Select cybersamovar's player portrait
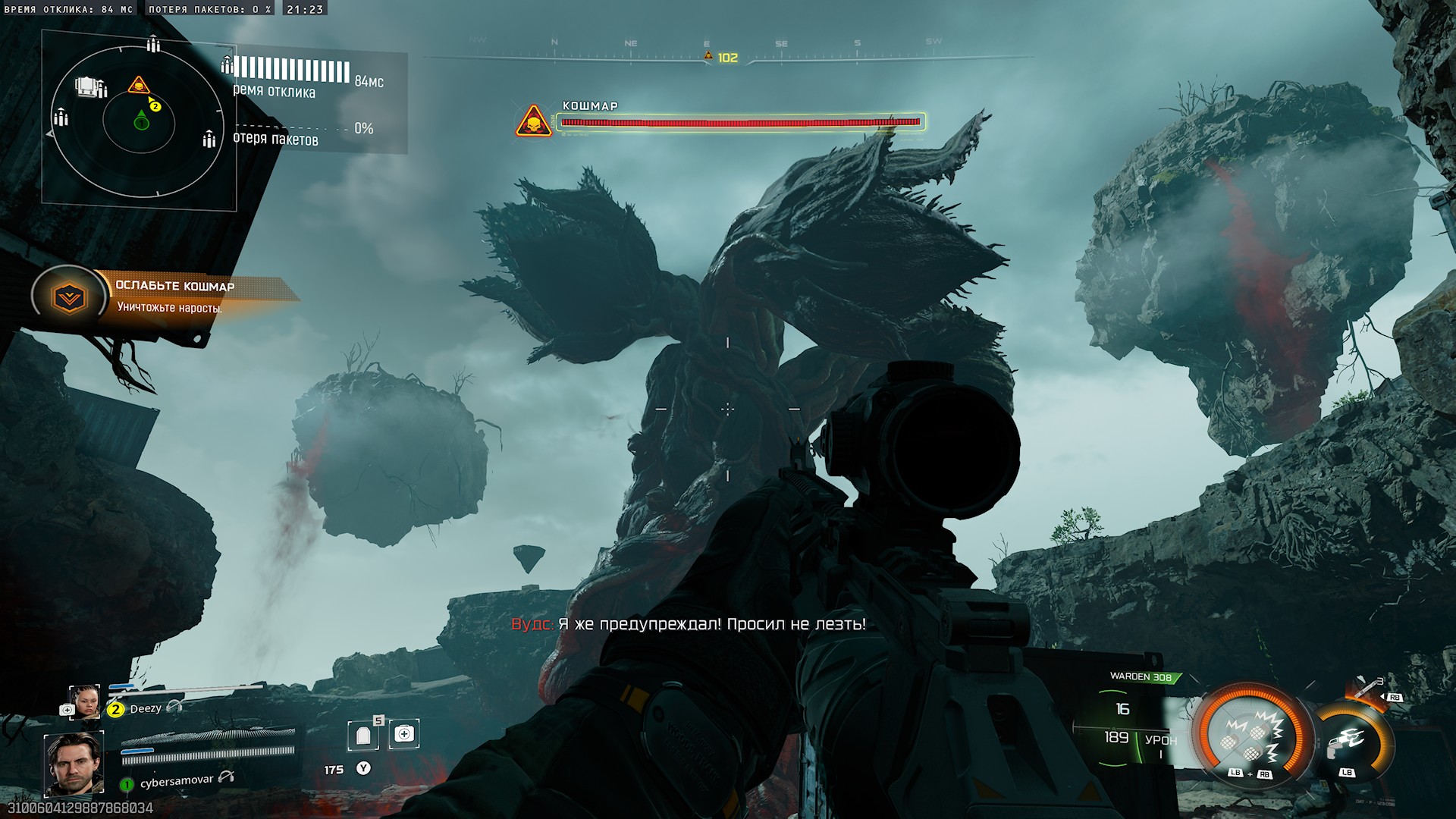This screenshot has height=819, width=1456. 74,764
